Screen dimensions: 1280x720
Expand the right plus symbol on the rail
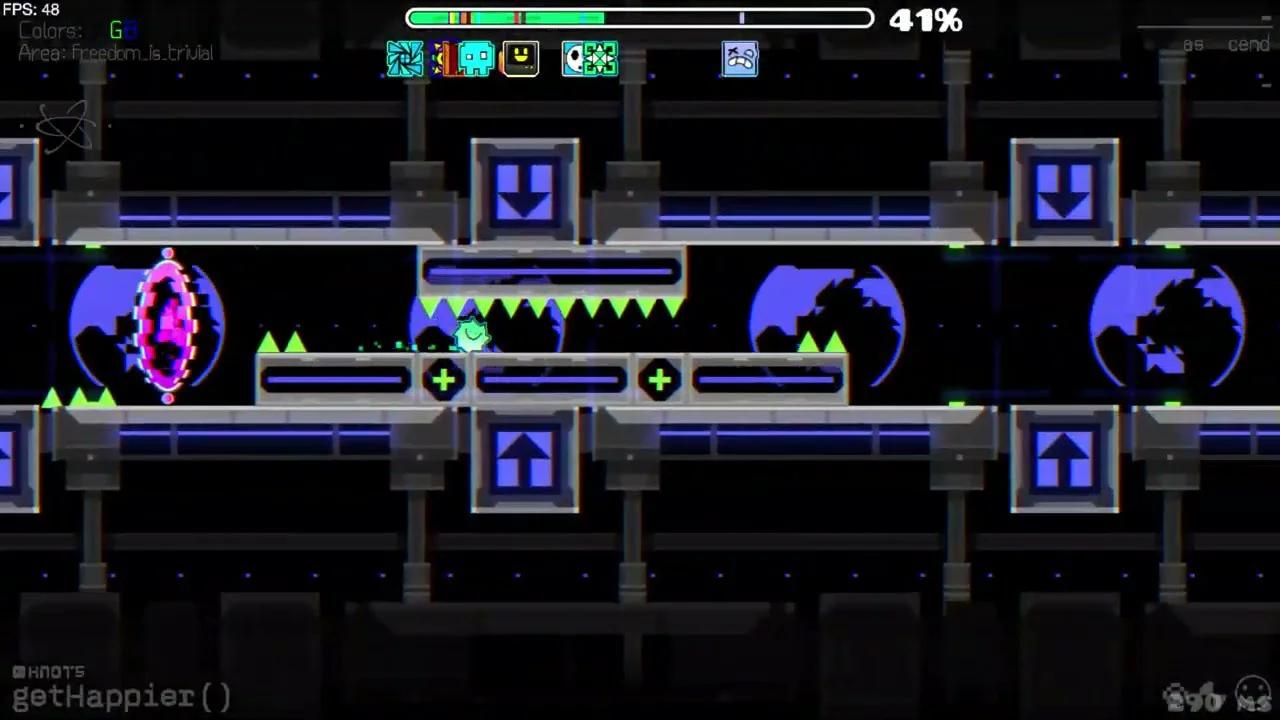pyautogui.click(x=659, y=380)
